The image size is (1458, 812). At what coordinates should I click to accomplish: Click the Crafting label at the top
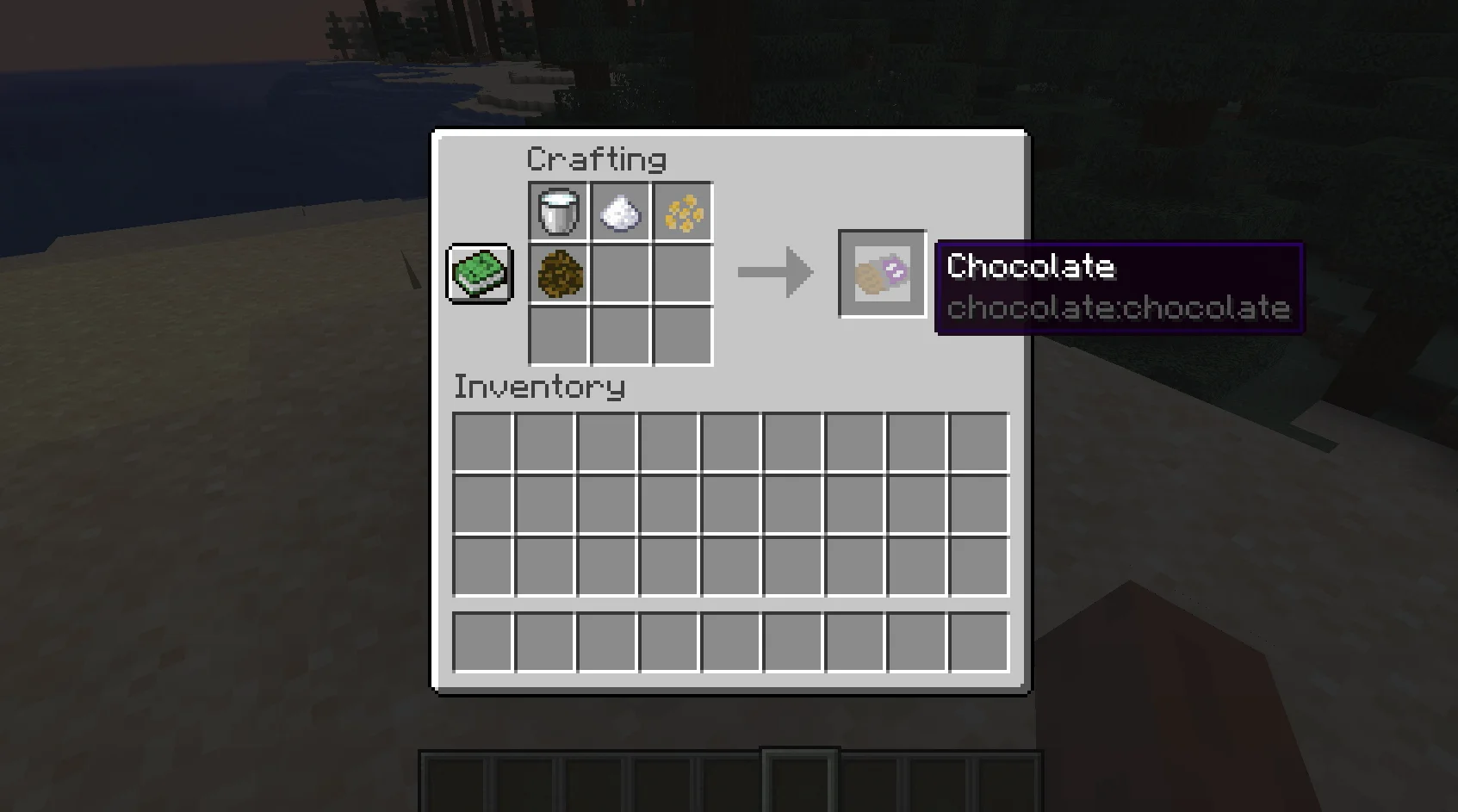[597, 158]
